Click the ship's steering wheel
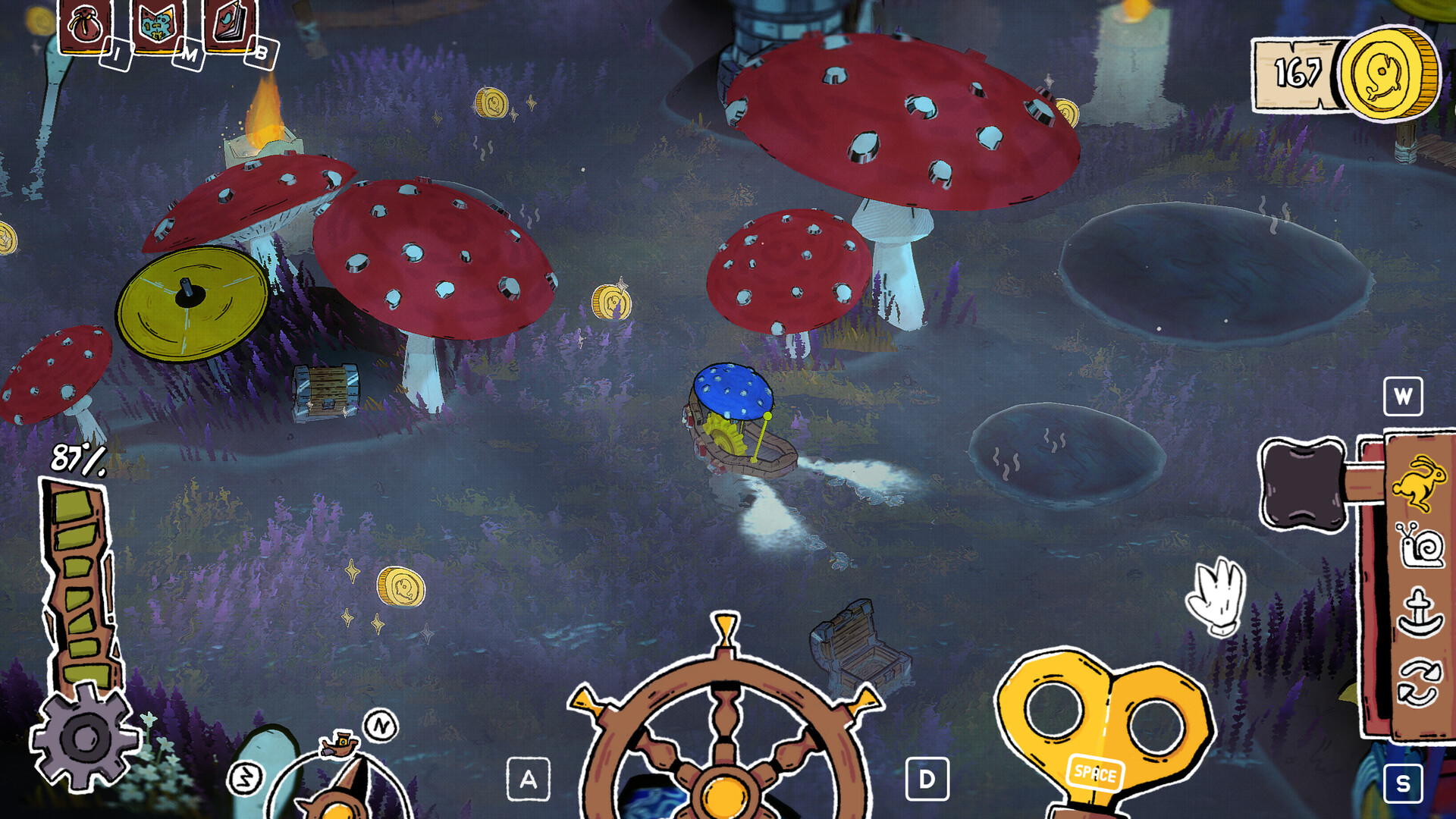The height and width of the screenshot is (819, 1456). point(724,789)
